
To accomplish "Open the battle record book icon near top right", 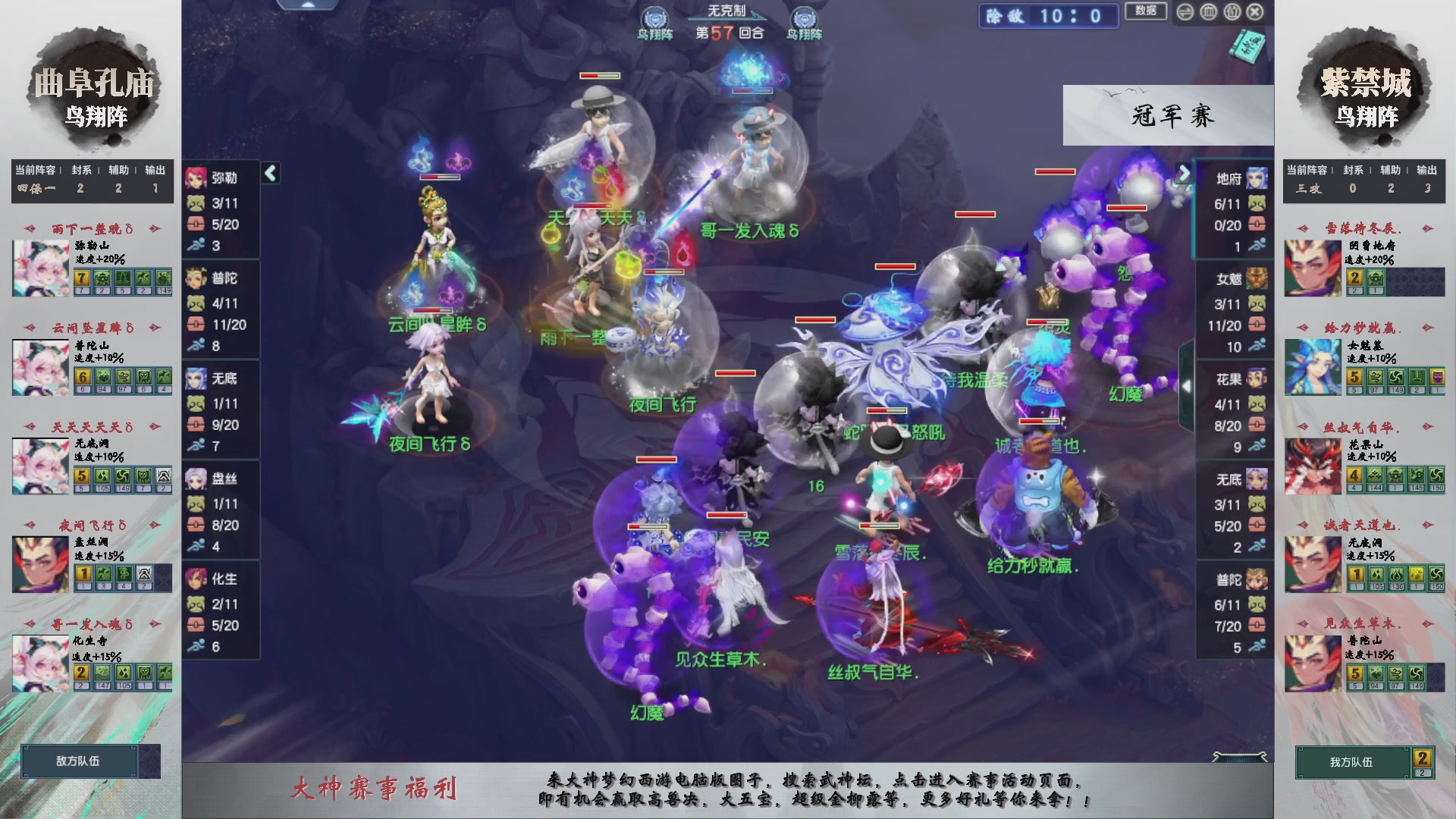I will click(x=1246, y=47).
